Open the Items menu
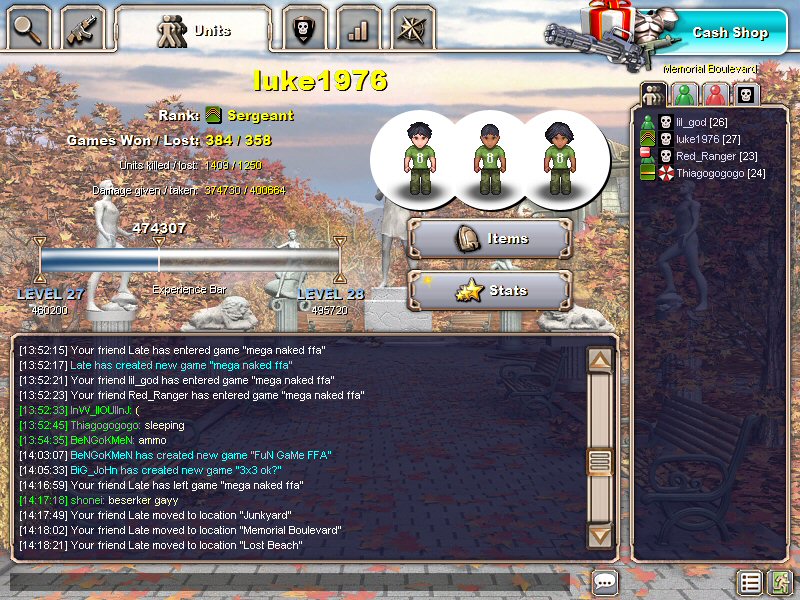Image resolution: width=800 pixels, height=600 pixels. (490, 239)
